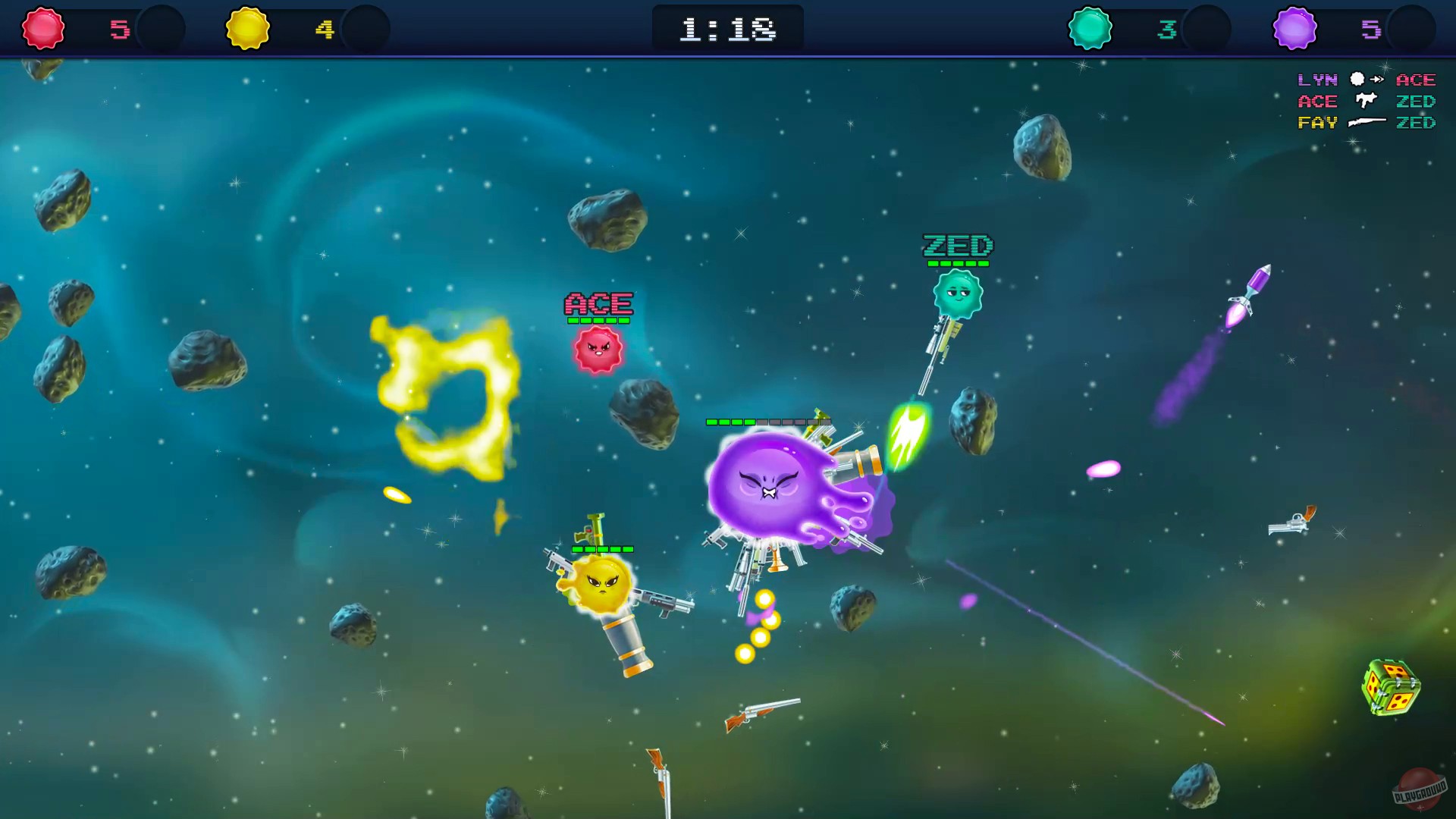Click the shotgun icon in the kill feed
The width and height of the screenshot is (1456, 819).
(x=1365, y=122)
